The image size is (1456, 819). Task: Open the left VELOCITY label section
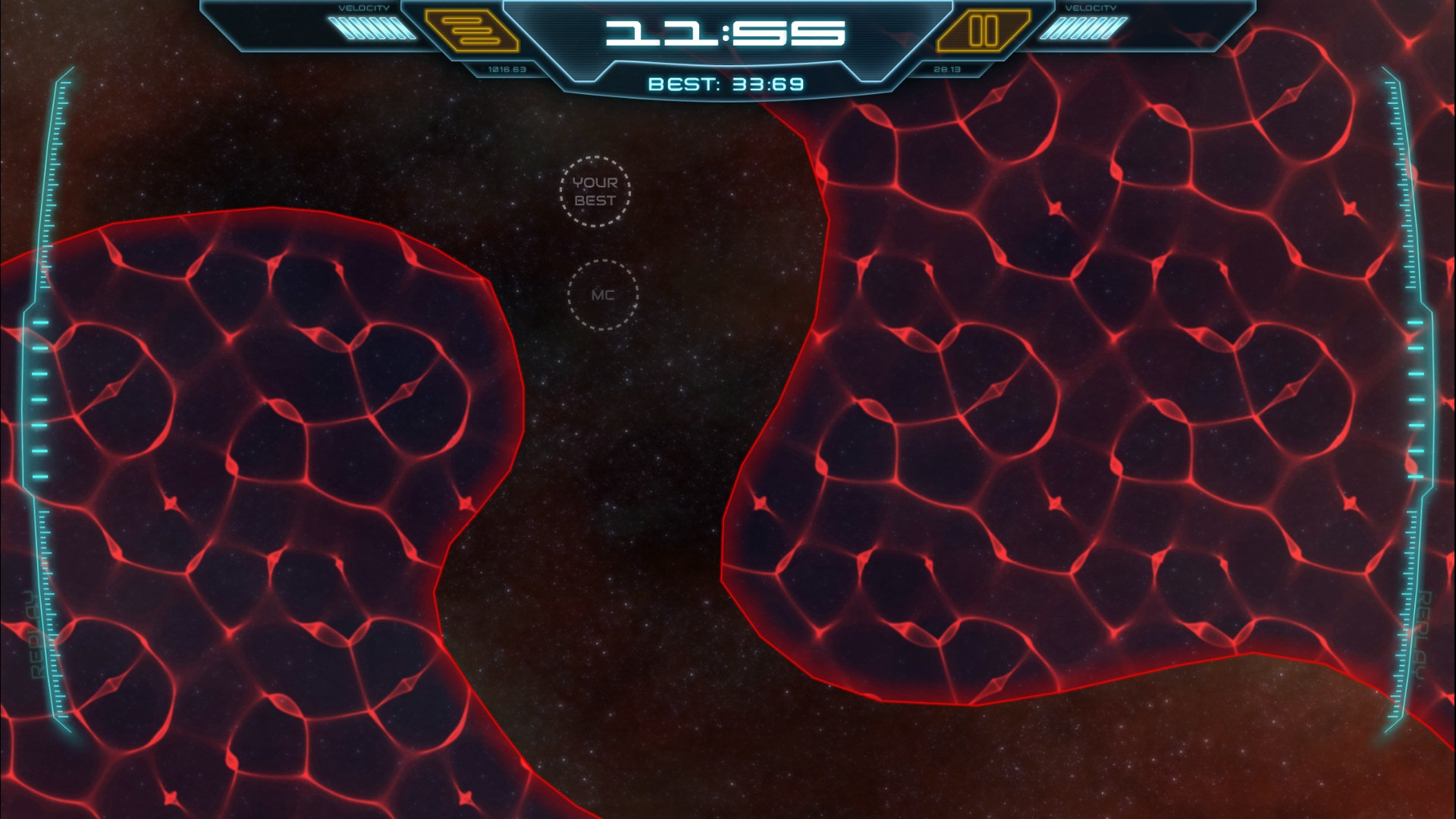click(x=364, y=8)
